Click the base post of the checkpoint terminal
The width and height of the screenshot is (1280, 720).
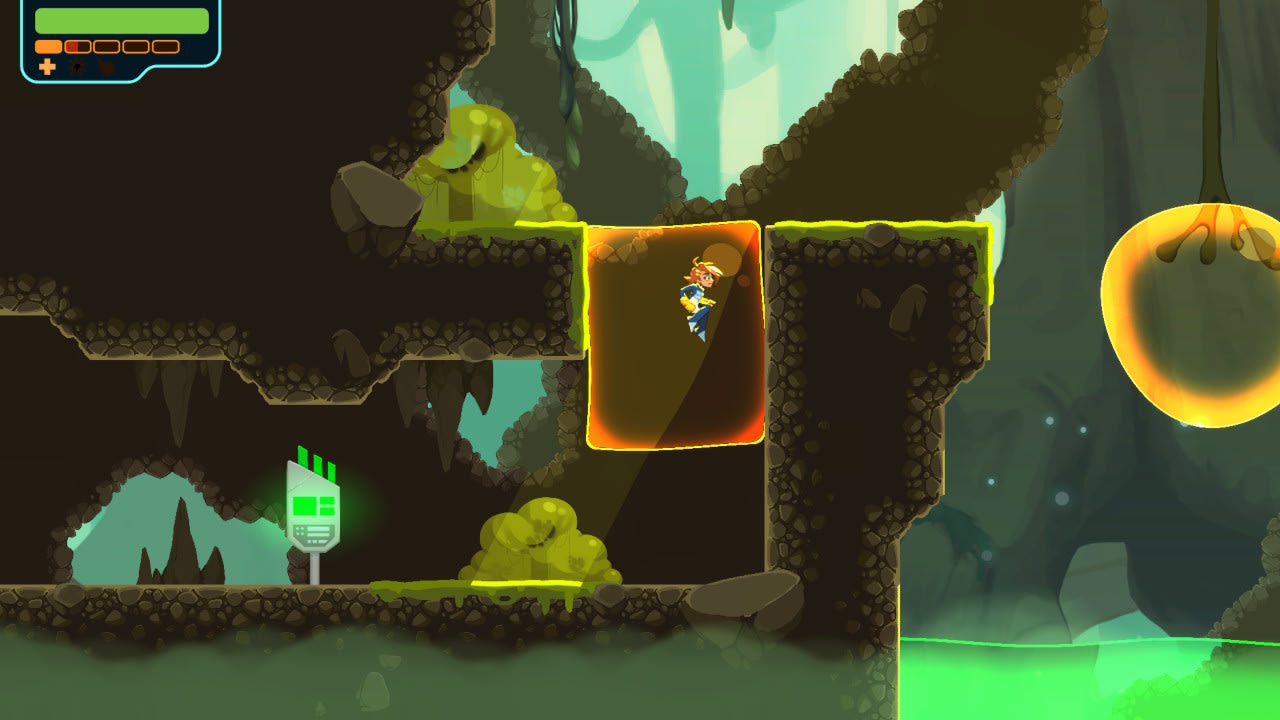point(314,570)
